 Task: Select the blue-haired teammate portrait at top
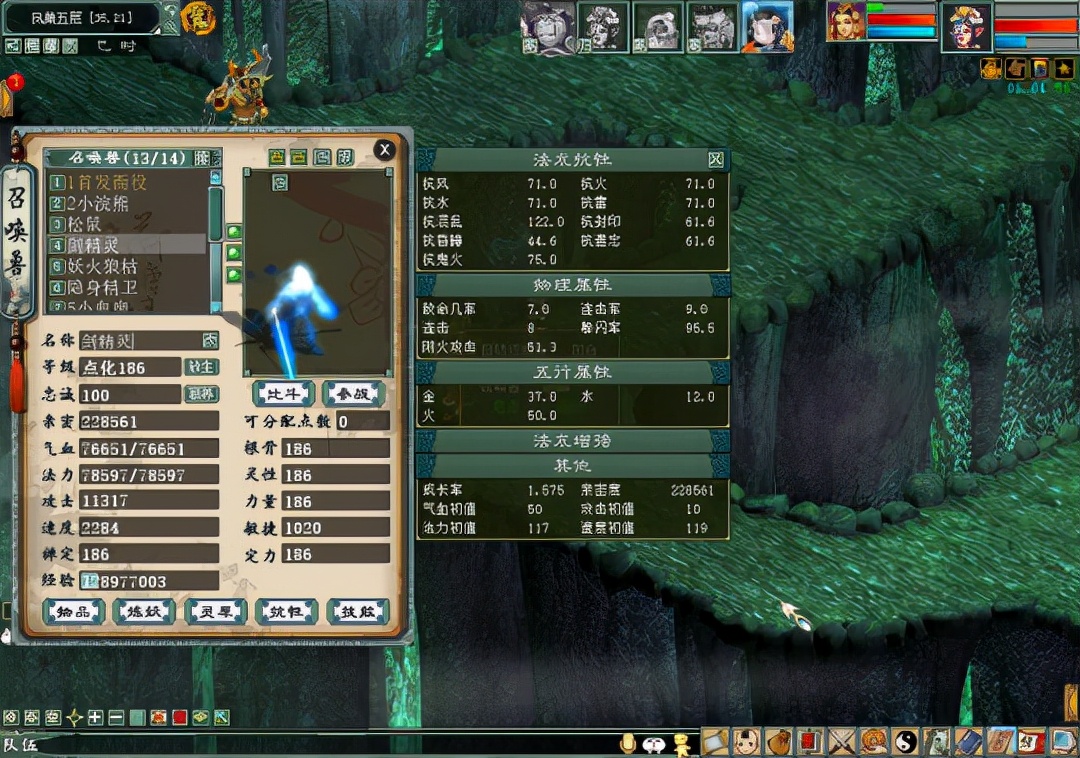click(x=767, y=25)
